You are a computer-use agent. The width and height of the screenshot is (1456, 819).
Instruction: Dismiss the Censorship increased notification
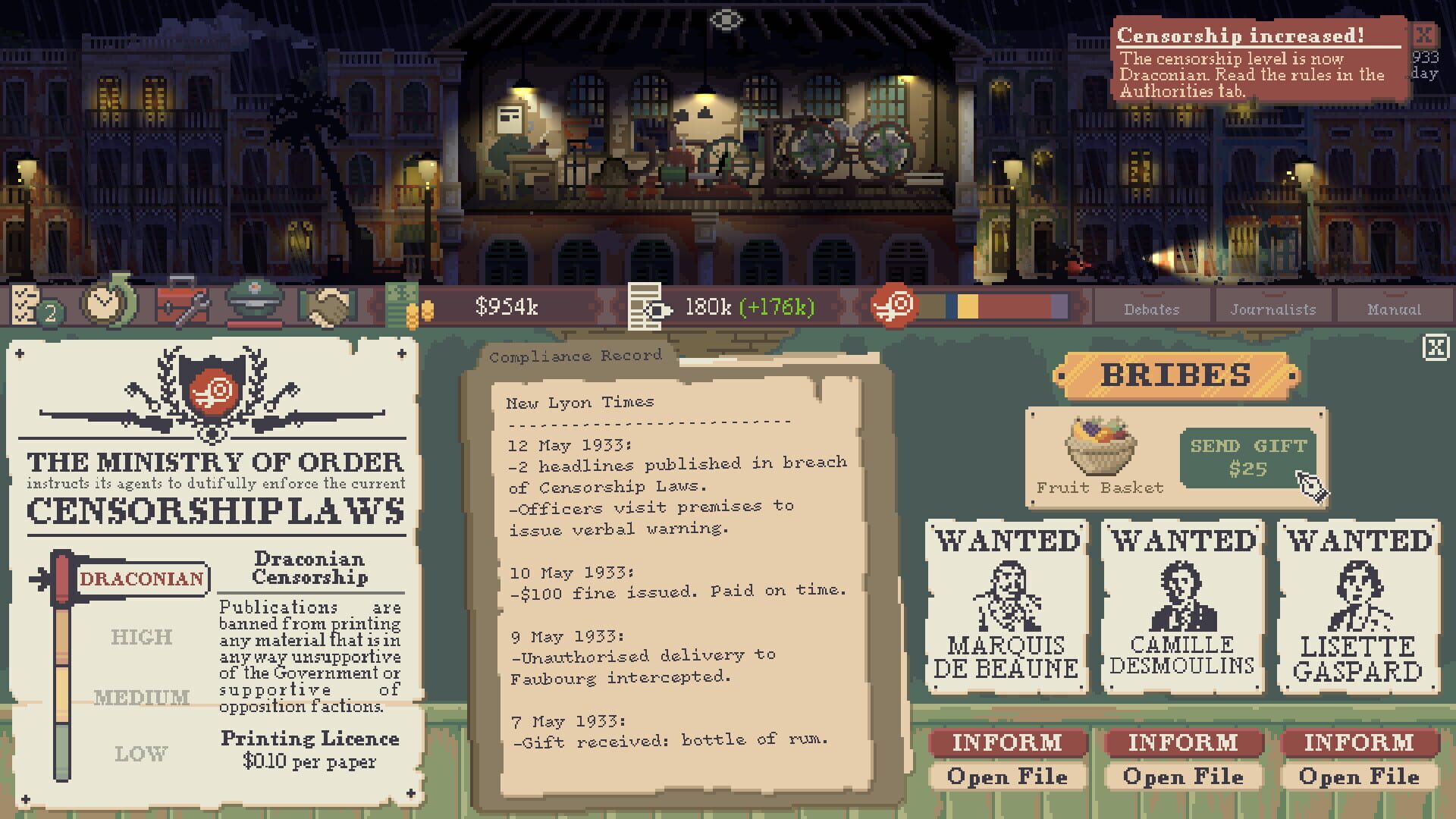point(1423,34)
